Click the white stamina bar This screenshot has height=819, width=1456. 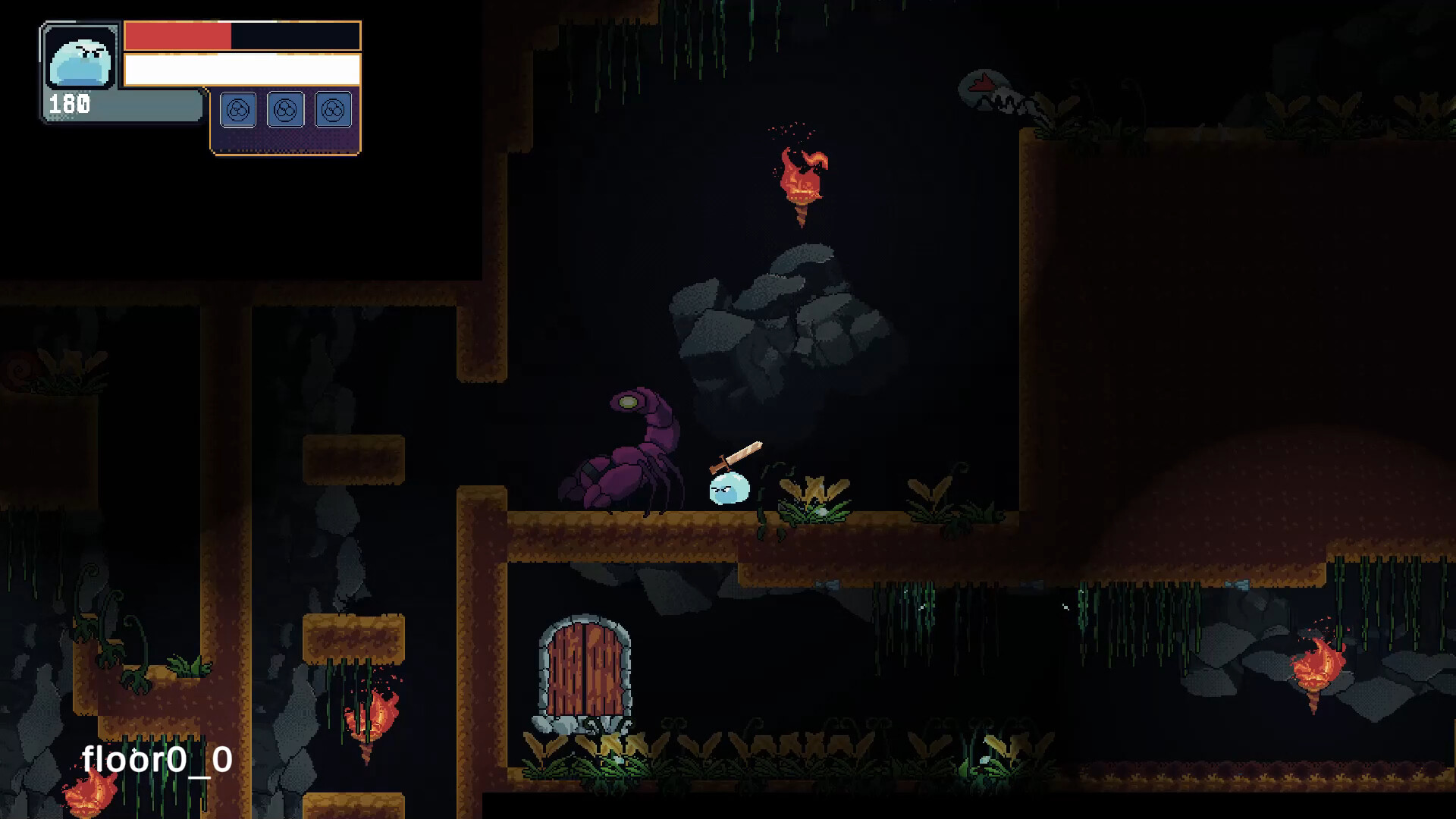pos(244,68)
